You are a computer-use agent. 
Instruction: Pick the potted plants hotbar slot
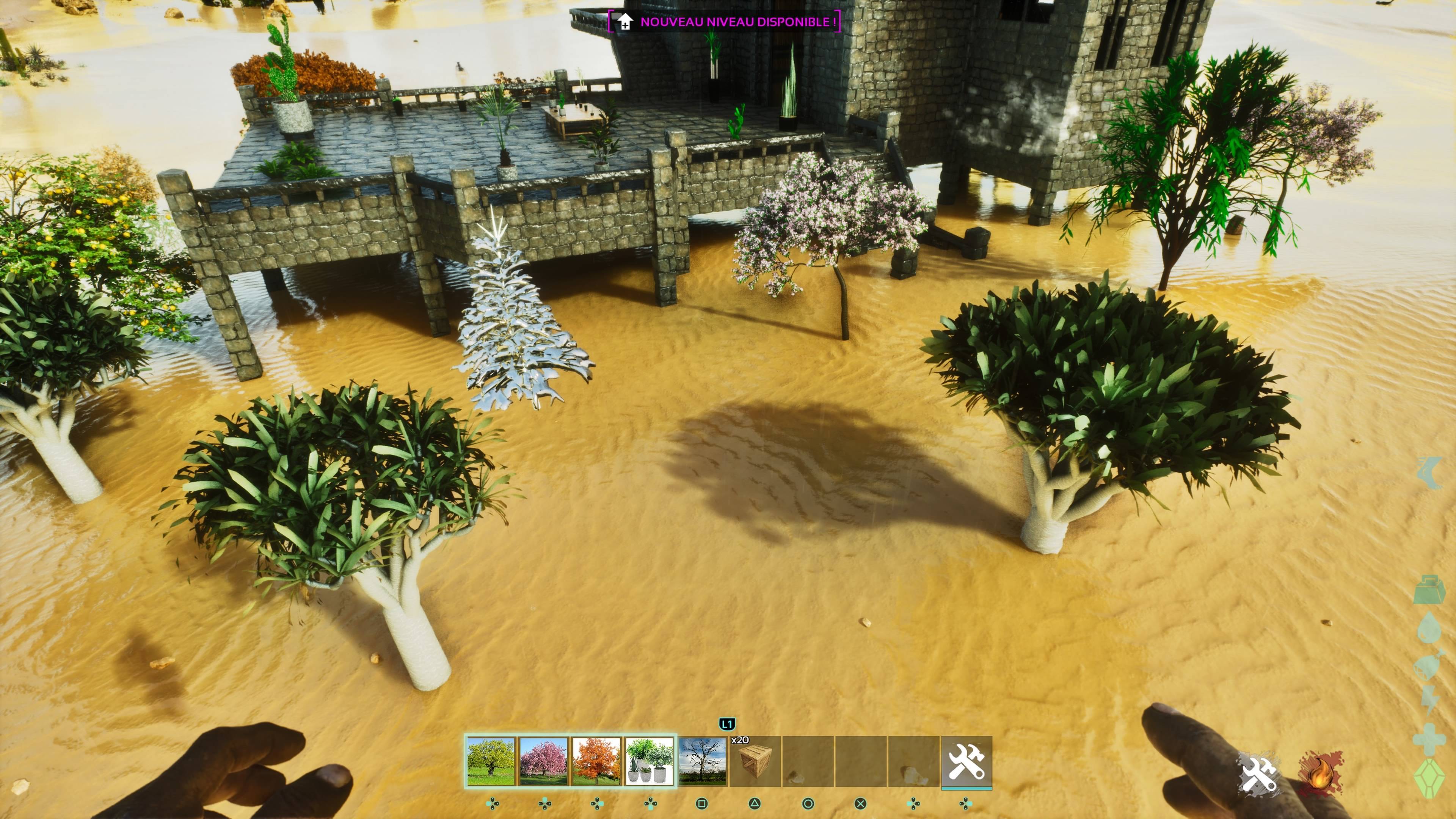(650, 761)
